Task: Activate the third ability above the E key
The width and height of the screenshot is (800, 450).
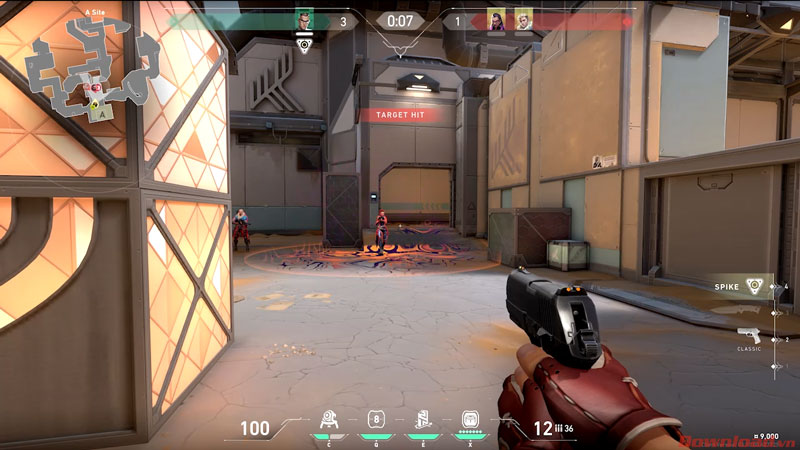Action: click(423, 420)
